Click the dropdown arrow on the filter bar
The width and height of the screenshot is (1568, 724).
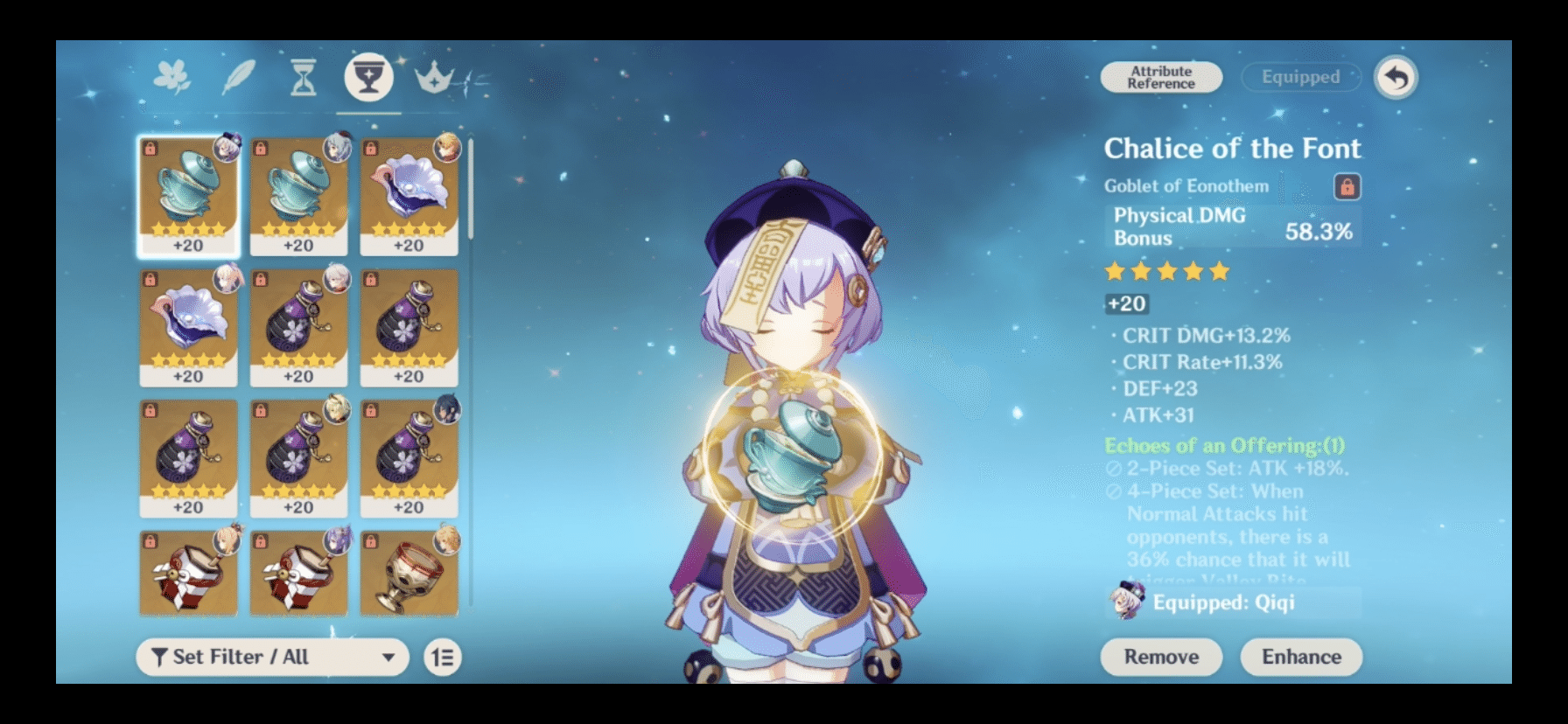388,657
